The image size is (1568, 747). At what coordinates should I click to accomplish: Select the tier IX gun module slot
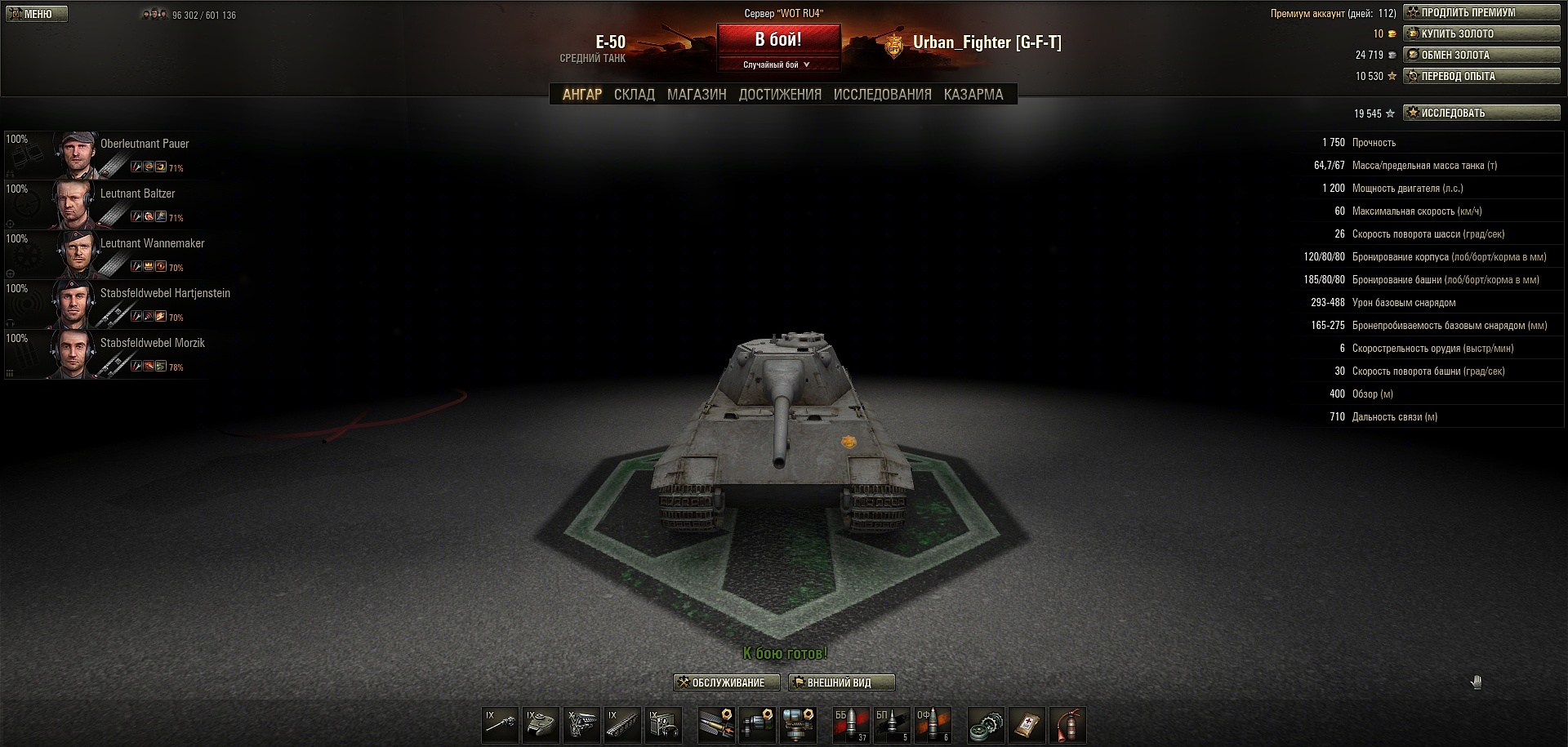pos(500,725)
